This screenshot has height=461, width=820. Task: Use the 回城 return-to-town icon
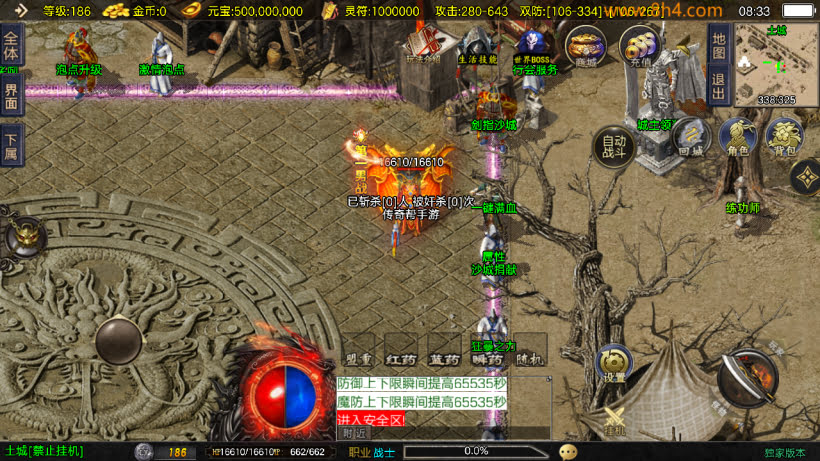pos(691,137)
